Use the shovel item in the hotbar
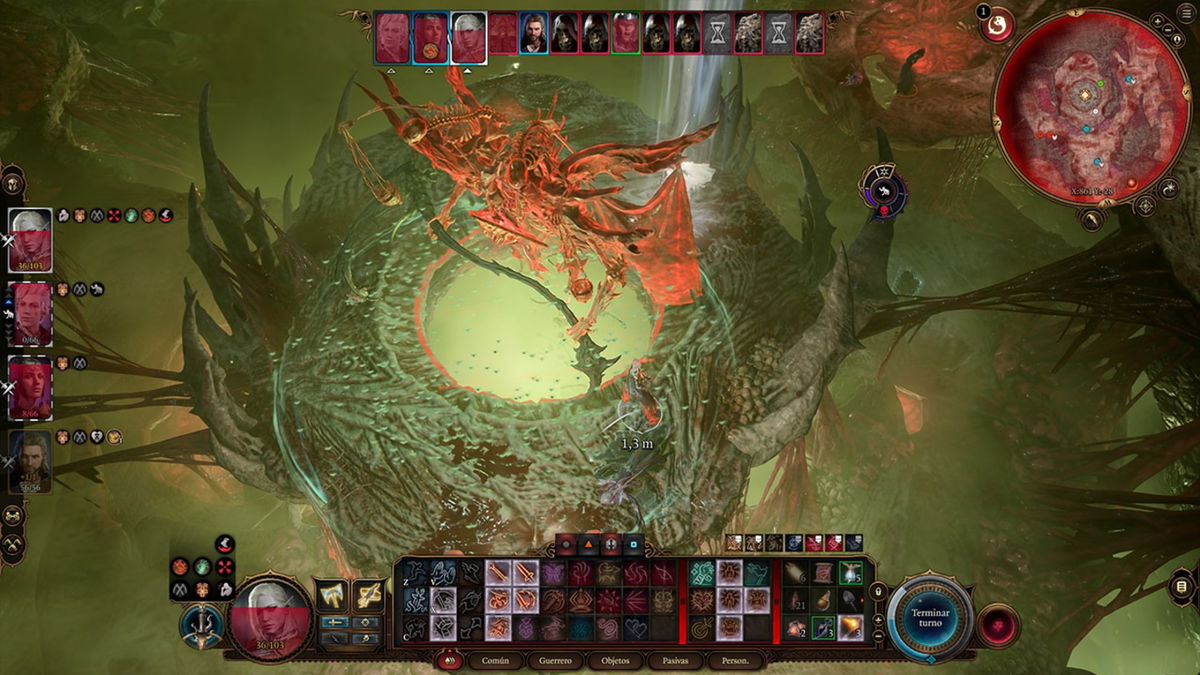This screenshot has width=1200, height=675. (851, 601)
